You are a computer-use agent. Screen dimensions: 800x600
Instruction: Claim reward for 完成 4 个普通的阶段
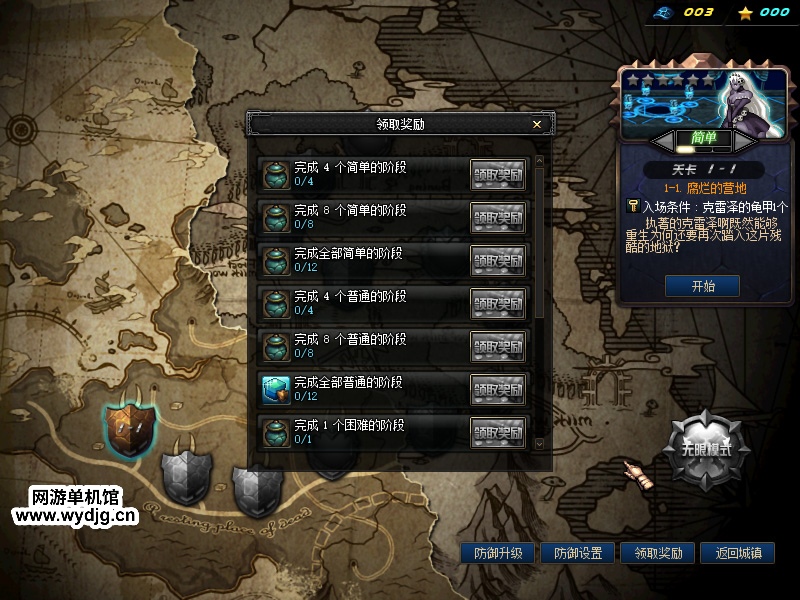point(498,303)
